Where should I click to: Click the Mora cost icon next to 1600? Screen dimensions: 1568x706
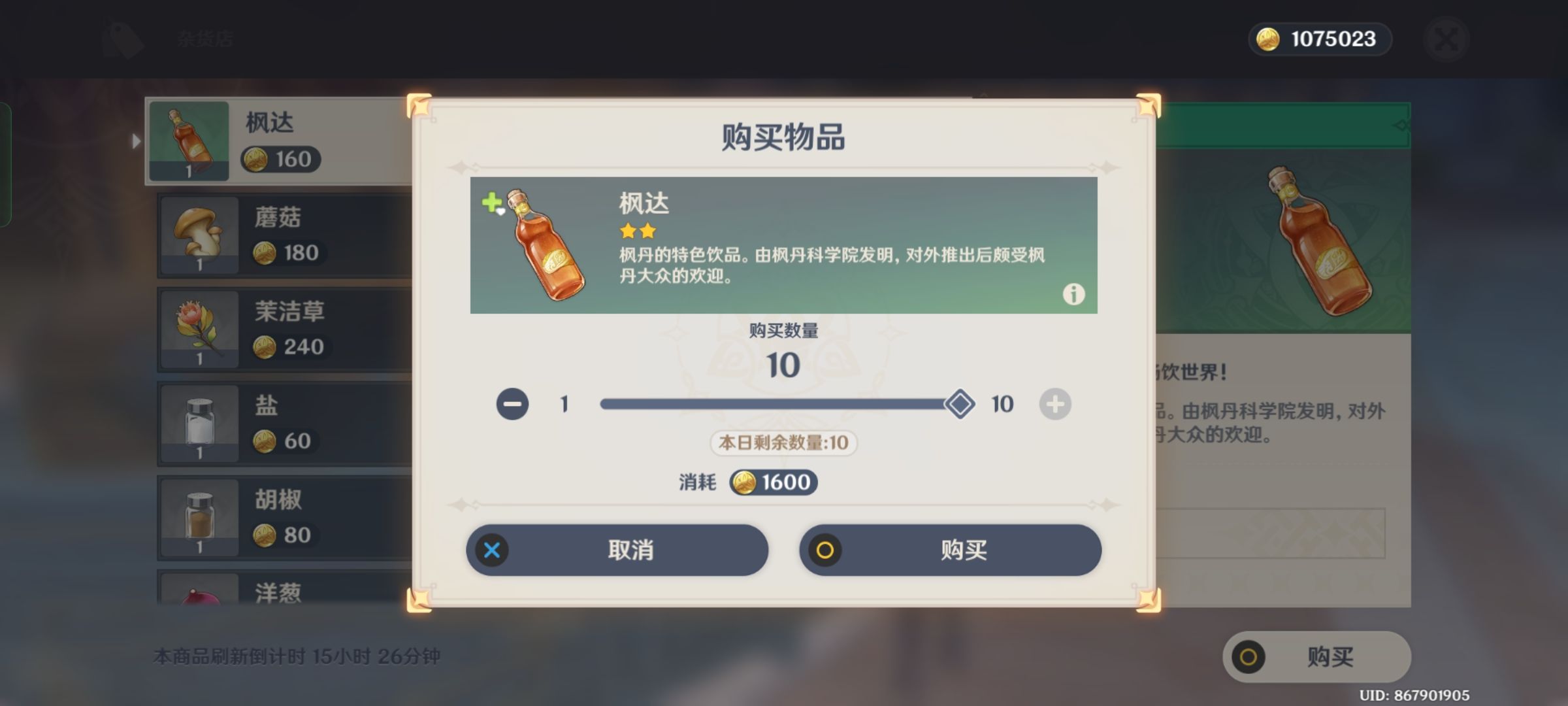743,482
